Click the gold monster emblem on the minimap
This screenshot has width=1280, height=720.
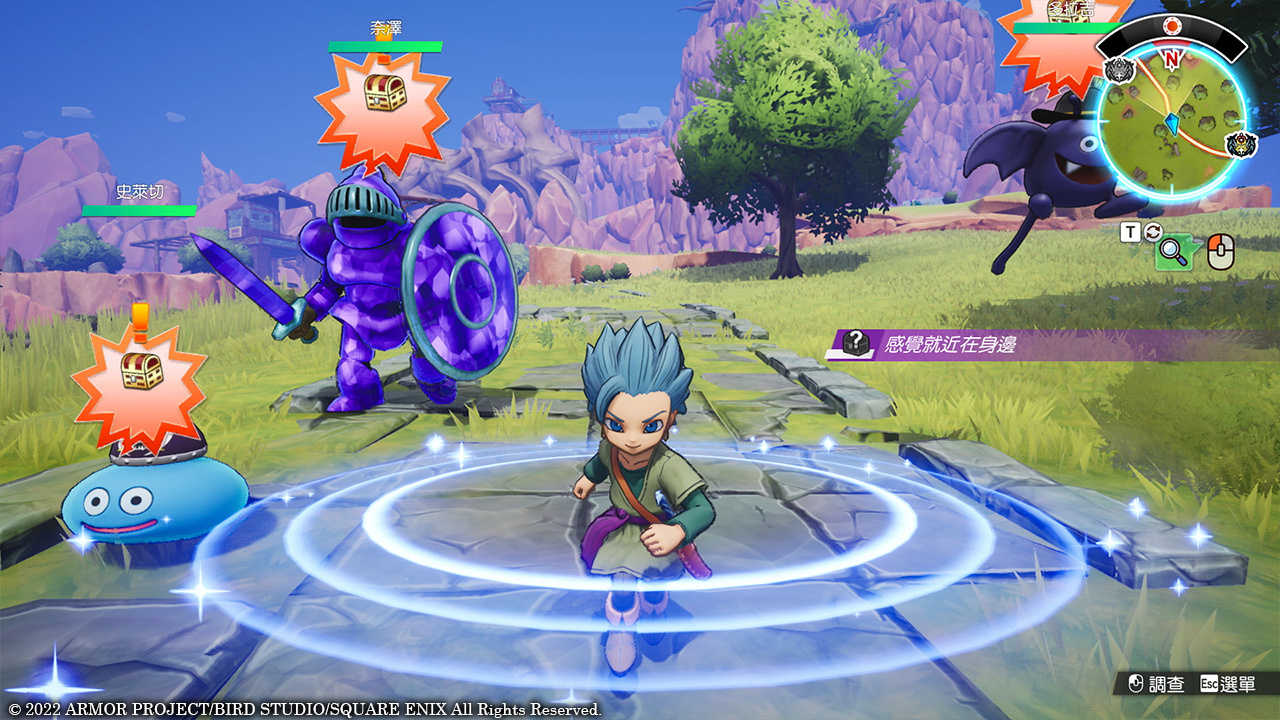1239,143
